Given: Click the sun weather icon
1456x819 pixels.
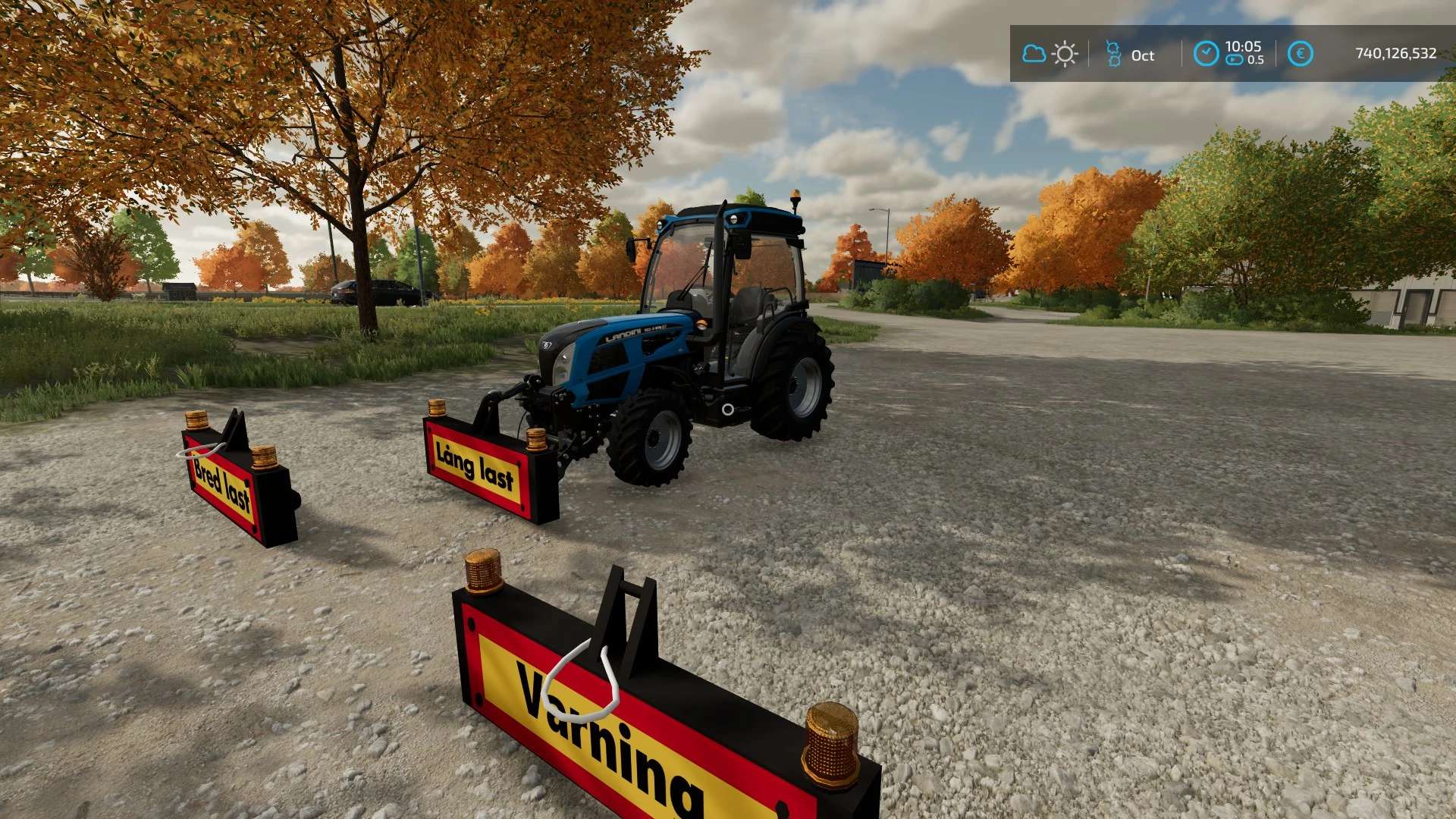Looking at the screenshot, I should click(1065, 55).
